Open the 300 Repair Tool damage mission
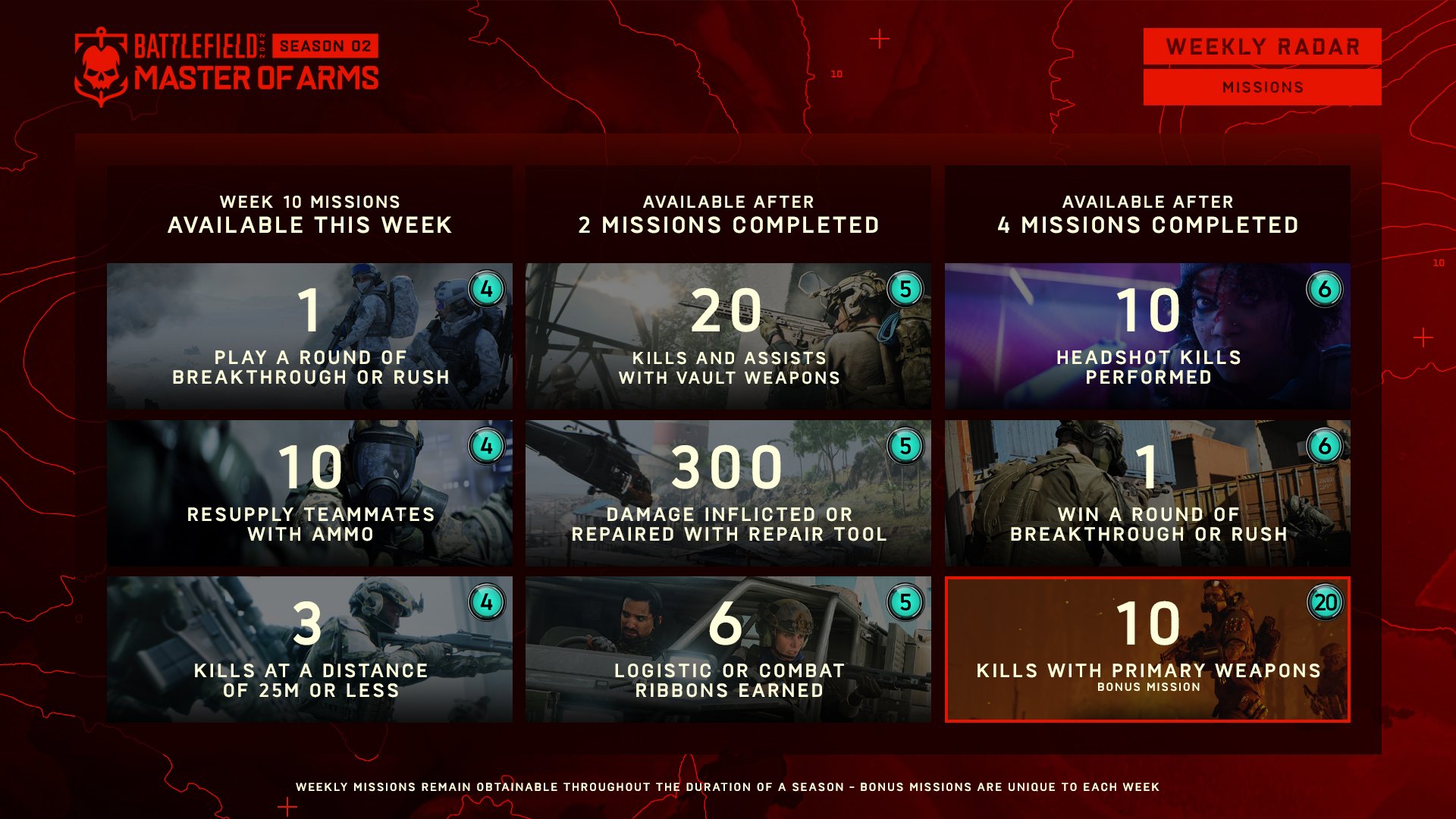 pyautogui.click(x=728, y=493)
